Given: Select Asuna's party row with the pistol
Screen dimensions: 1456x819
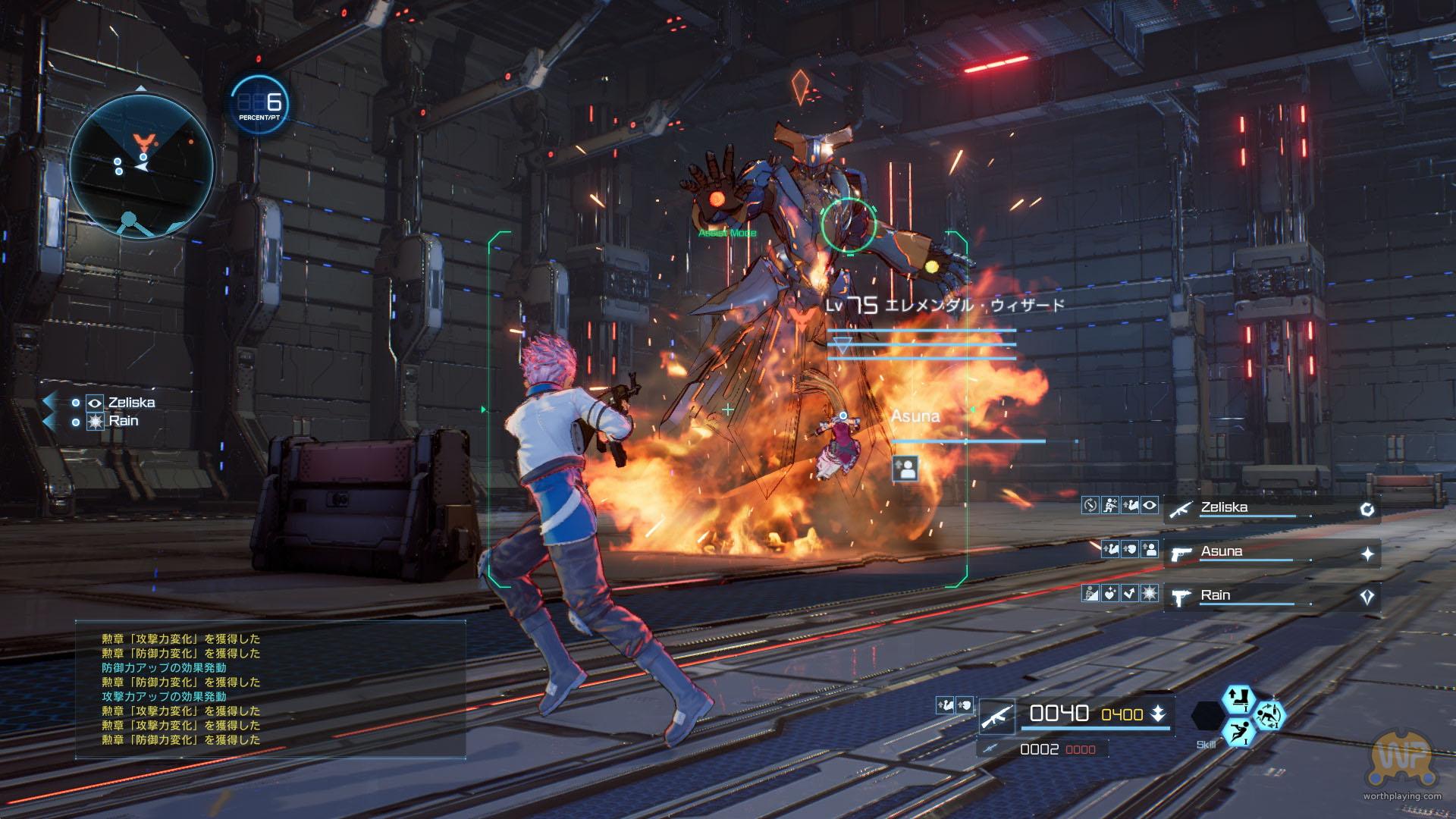Looking at the screenshot, I should point(1271,553).
